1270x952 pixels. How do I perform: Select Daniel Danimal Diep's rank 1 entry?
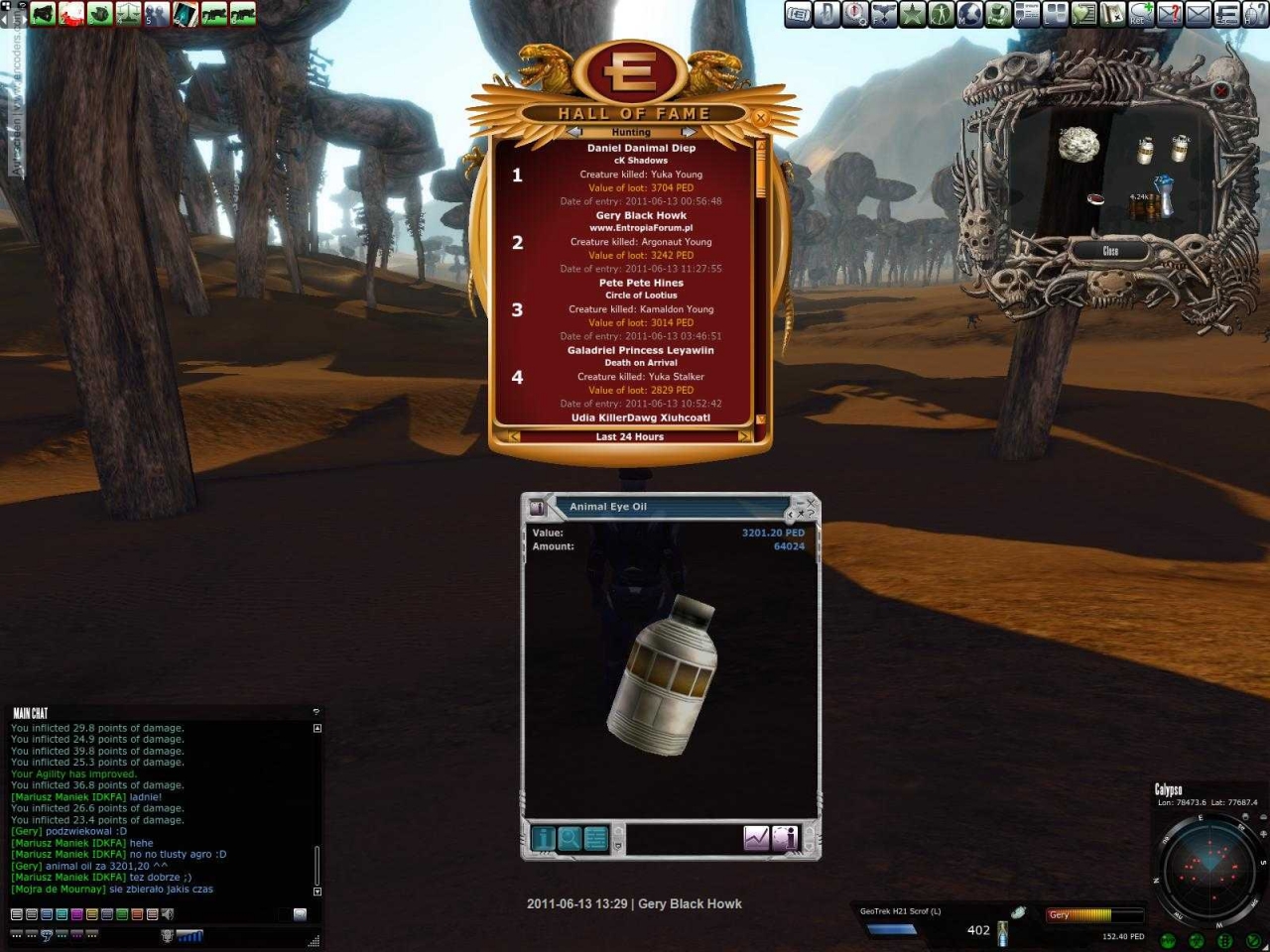tap(640, 175)
